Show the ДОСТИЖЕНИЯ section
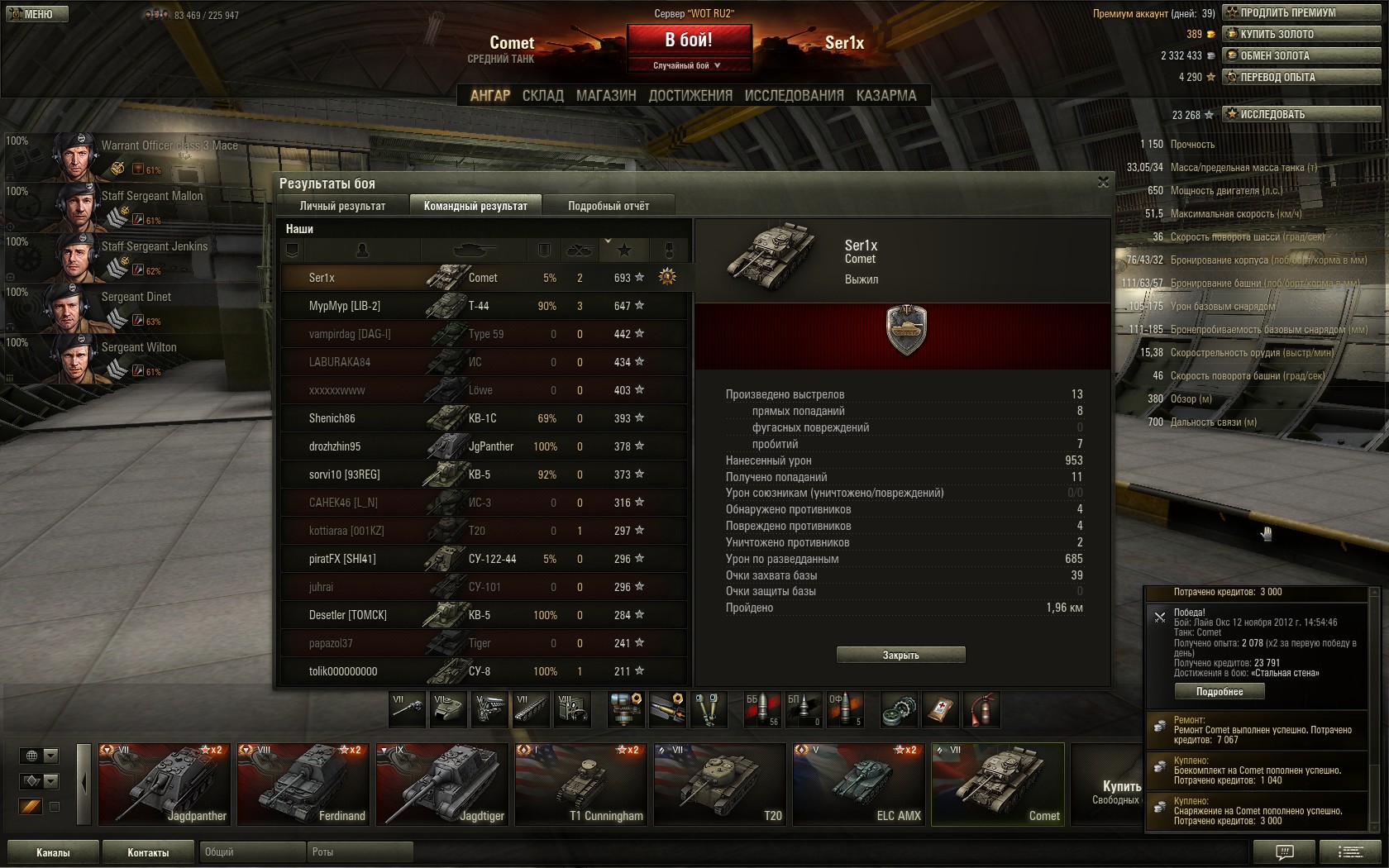 (x=690, y=96)
